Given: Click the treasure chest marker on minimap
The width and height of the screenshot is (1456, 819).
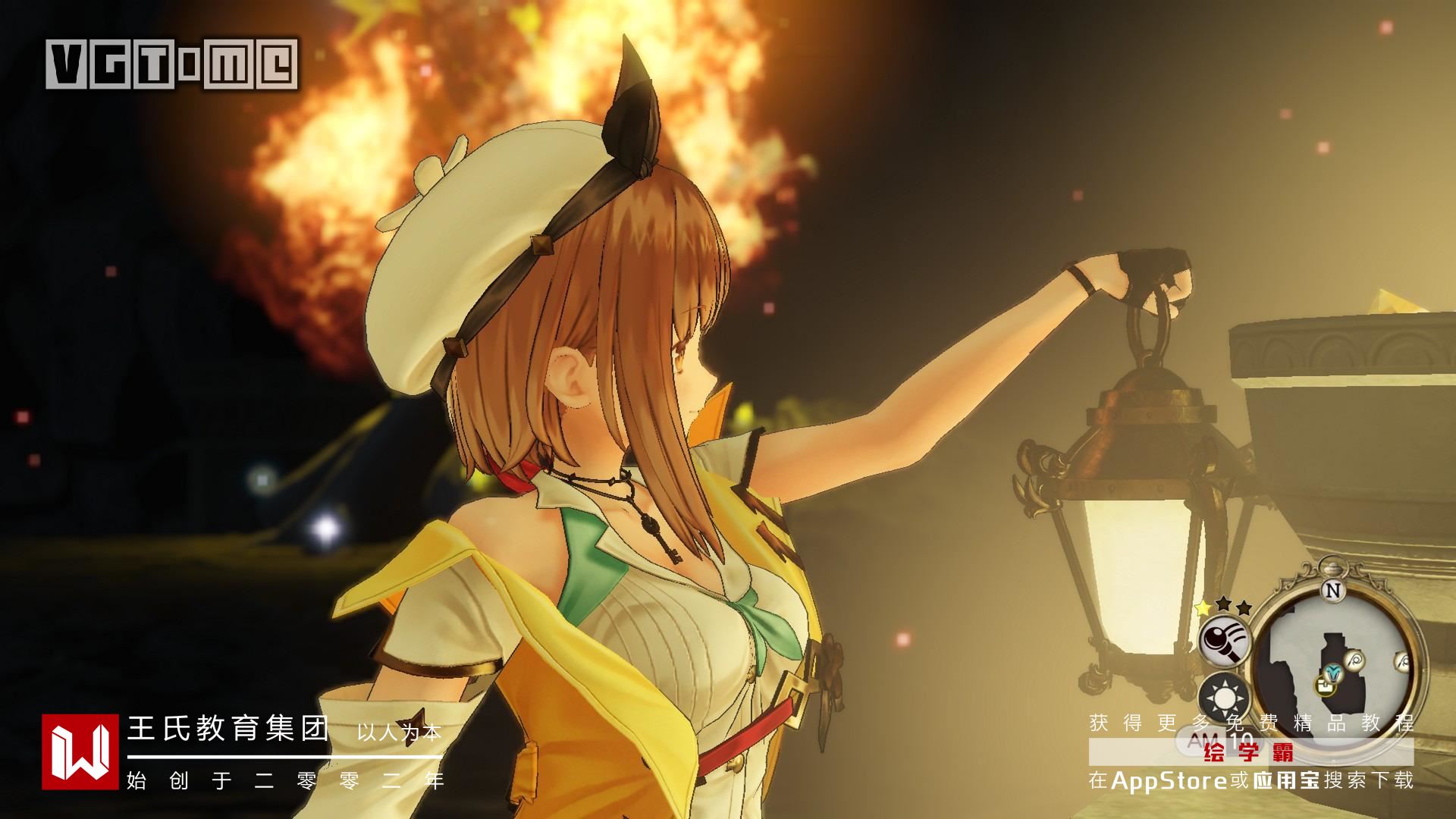Looking at the screenshot, I should (1325, 686).
